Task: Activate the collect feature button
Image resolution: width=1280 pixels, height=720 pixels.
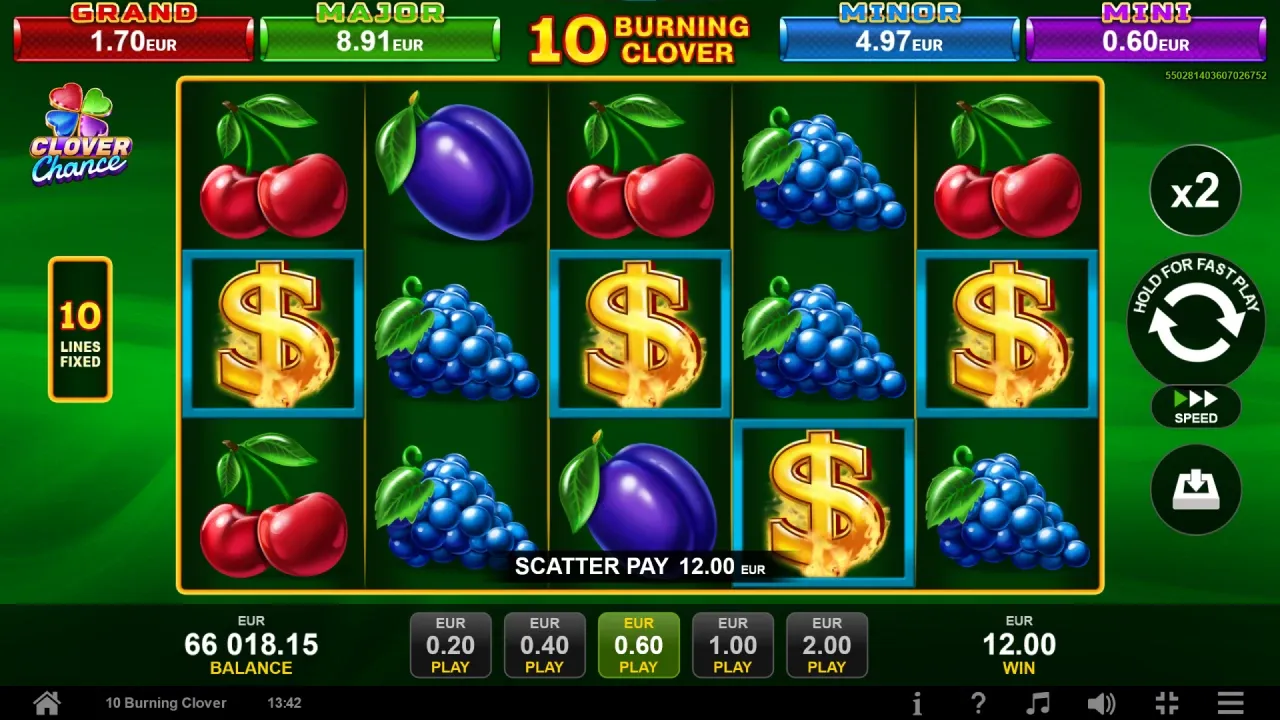Action: click(x=1196, y=489)
